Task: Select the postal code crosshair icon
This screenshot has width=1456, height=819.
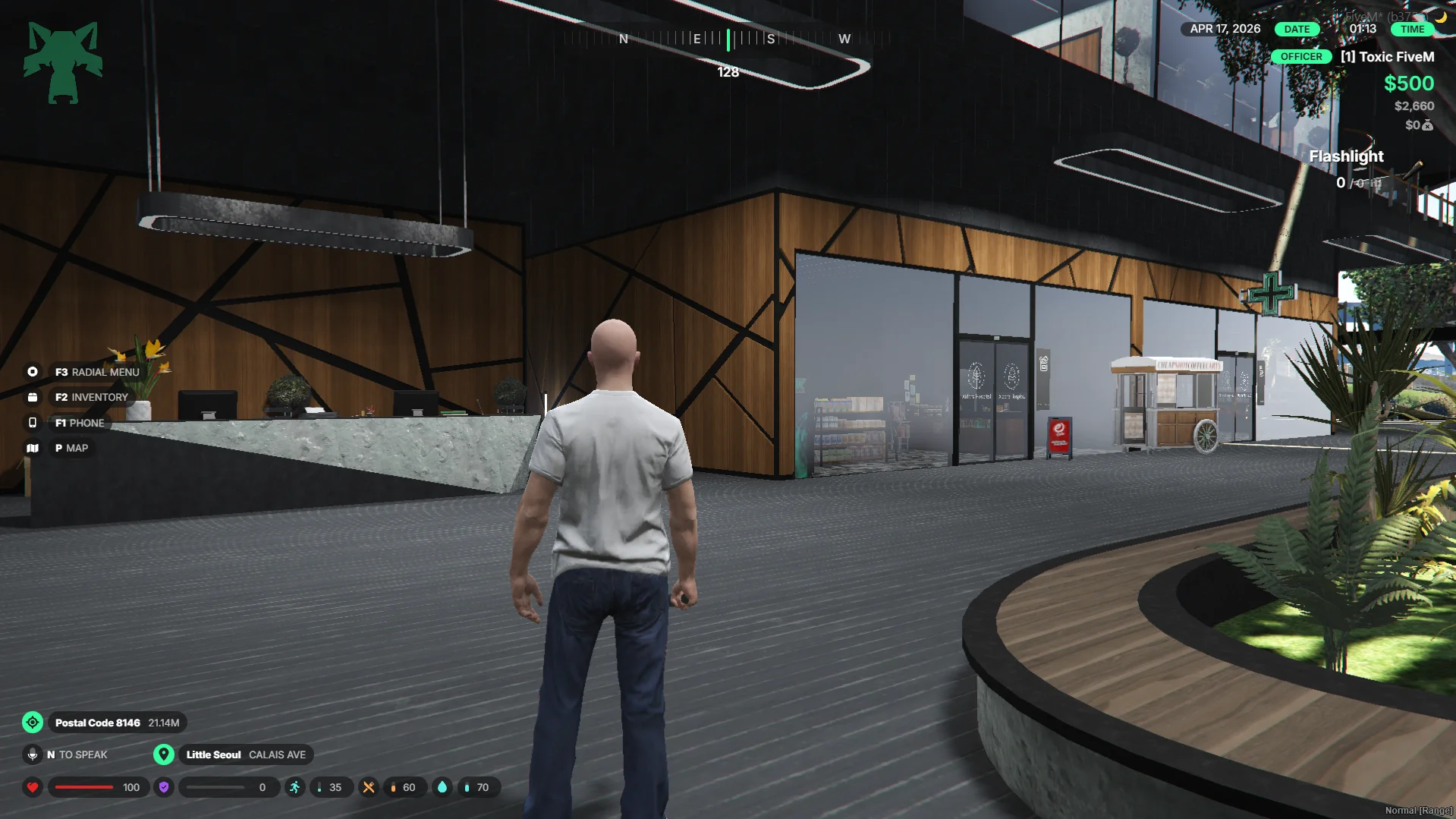Action: (33, 723)
